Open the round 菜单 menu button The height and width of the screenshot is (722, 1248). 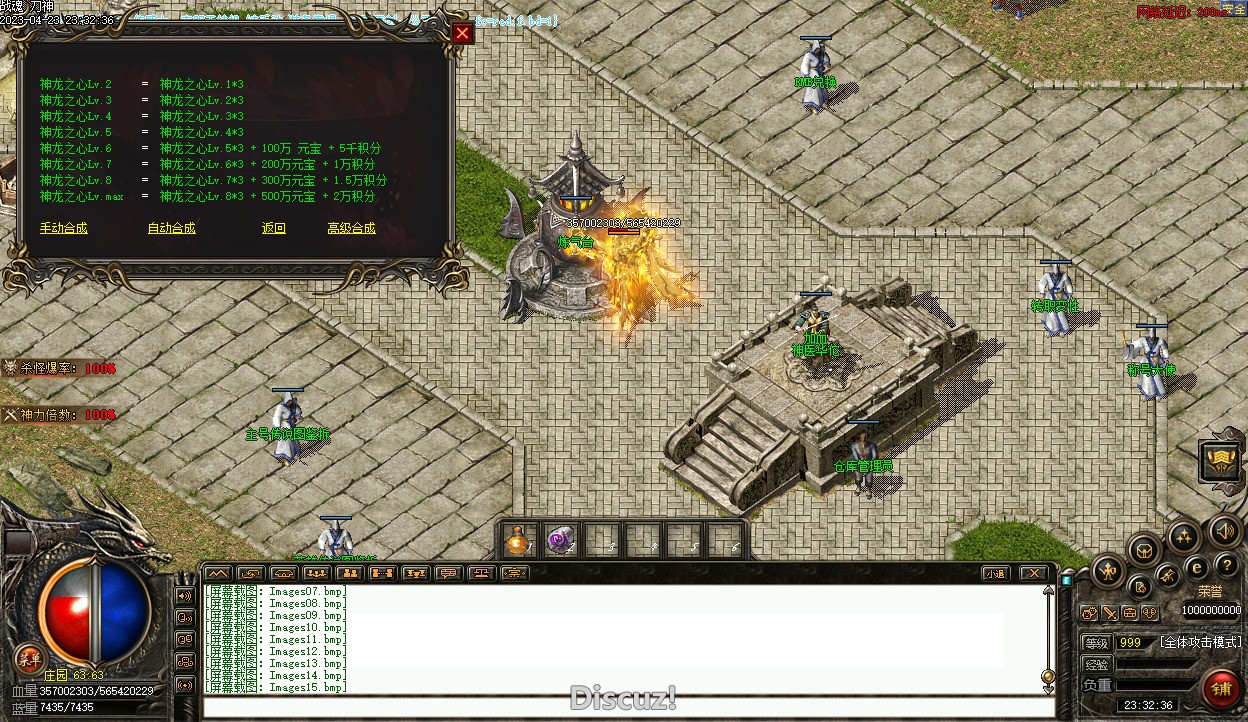coord(29,658)
